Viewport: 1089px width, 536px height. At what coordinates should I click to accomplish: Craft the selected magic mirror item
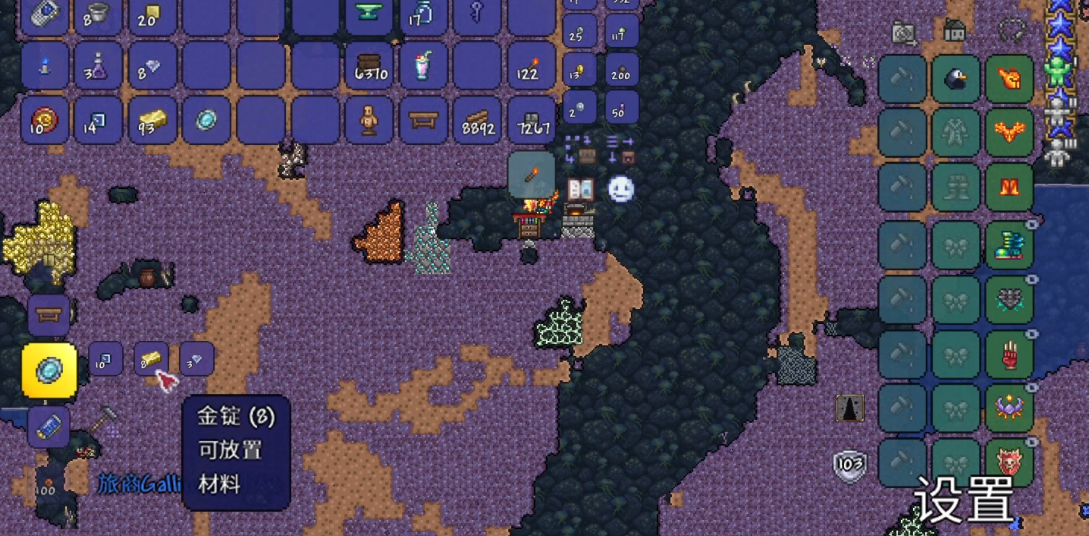pyautogui.click(x=49, y=370)
